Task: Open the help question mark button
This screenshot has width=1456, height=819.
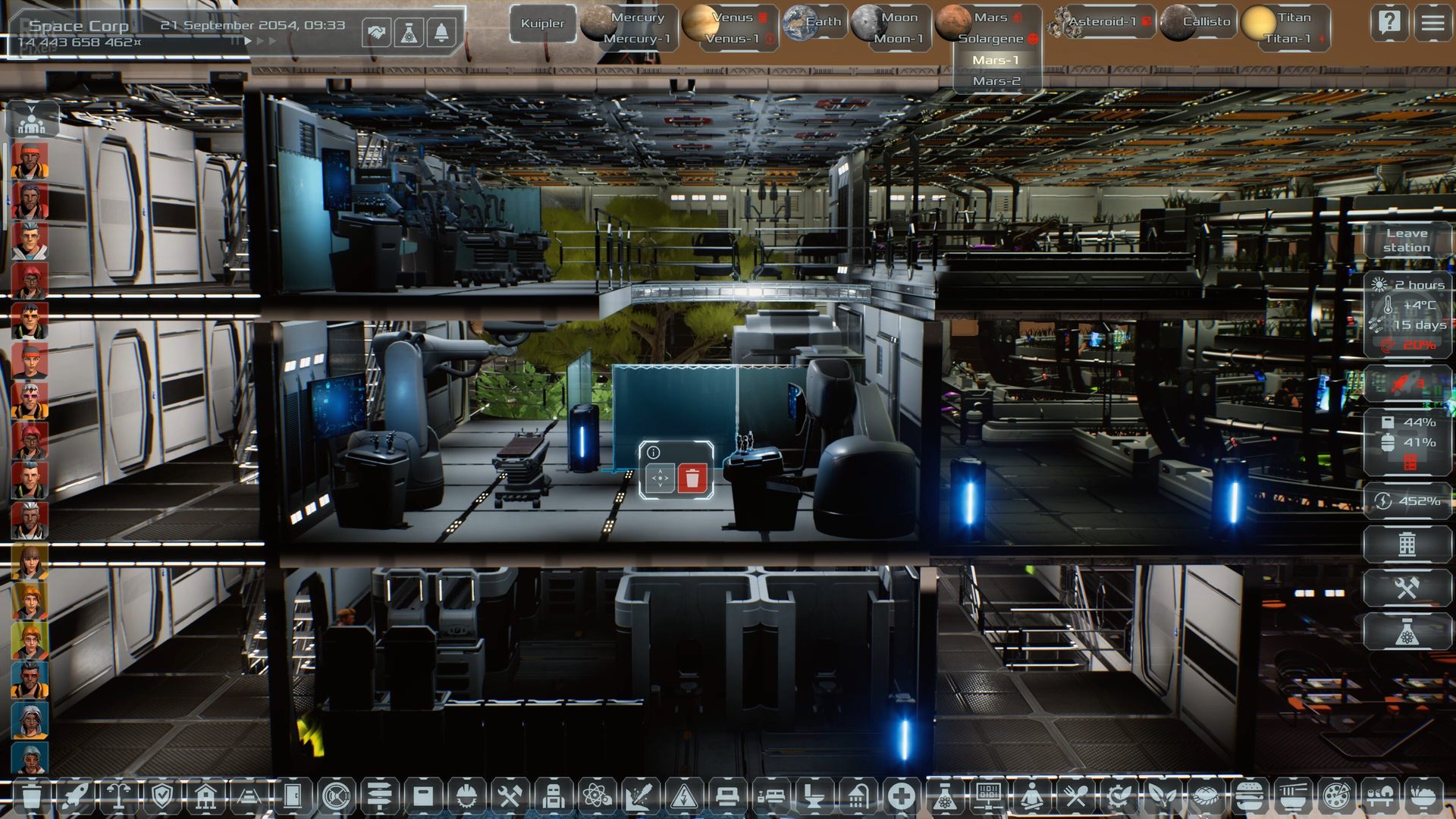Action: pos(1389,23)
